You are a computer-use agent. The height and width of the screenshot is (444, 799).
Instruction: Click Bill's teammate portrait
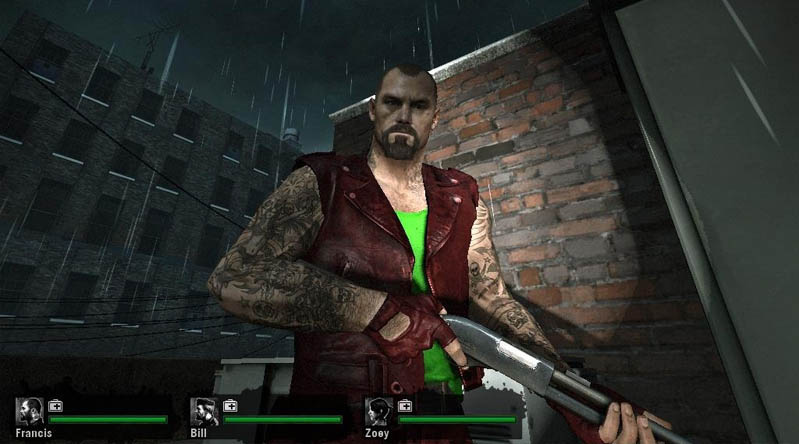[x=205, y=411]
